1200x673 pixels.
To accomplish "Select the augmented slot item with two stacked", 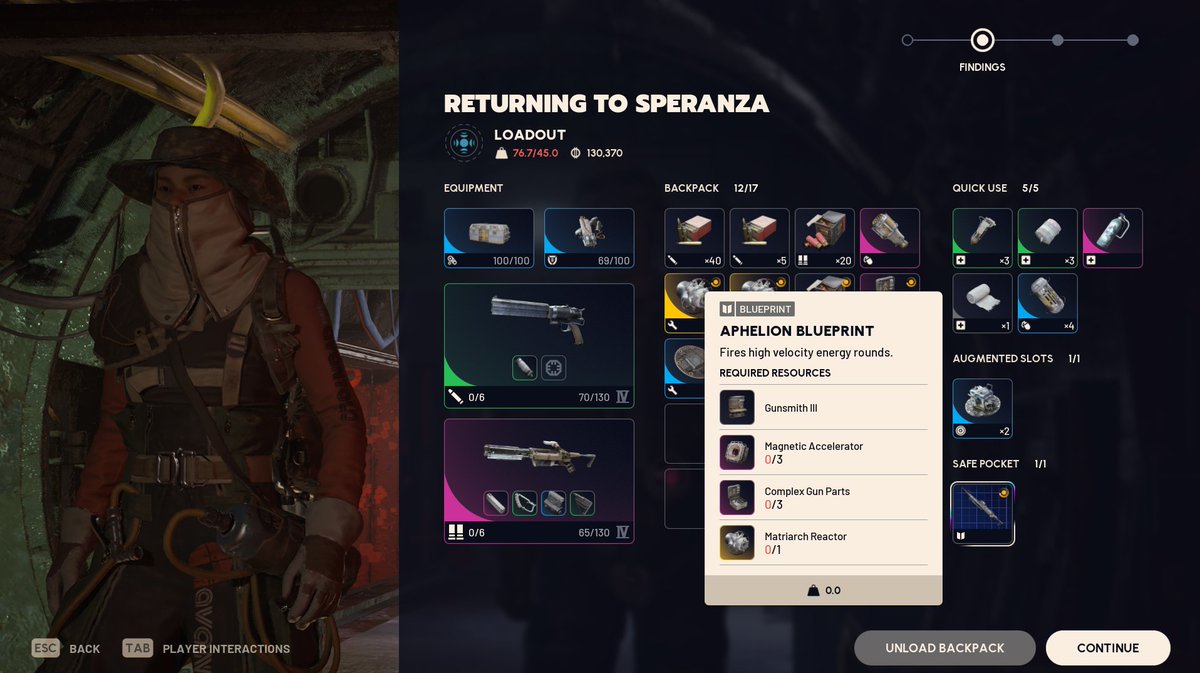I will pos(982,408).
